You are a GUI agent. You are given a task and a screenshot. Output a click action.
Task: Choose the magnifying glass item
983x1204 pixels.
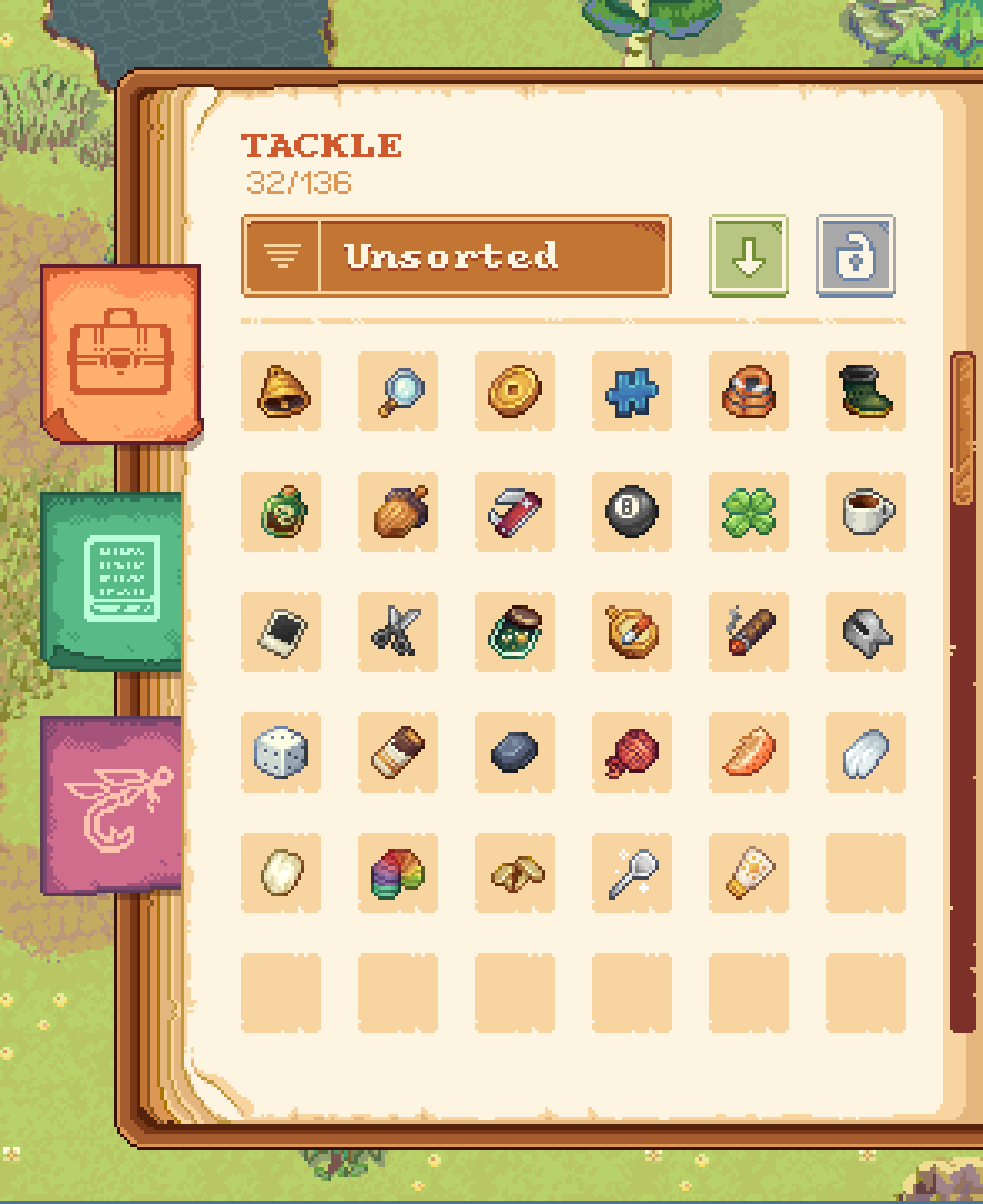click(398, 391)
